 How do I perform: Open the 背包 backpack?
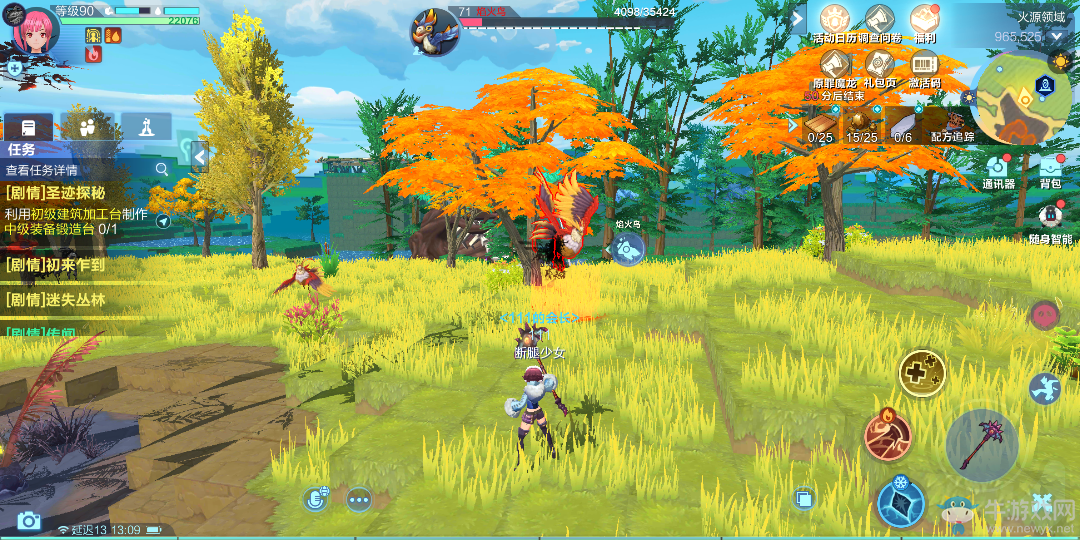coord(1050,168)
